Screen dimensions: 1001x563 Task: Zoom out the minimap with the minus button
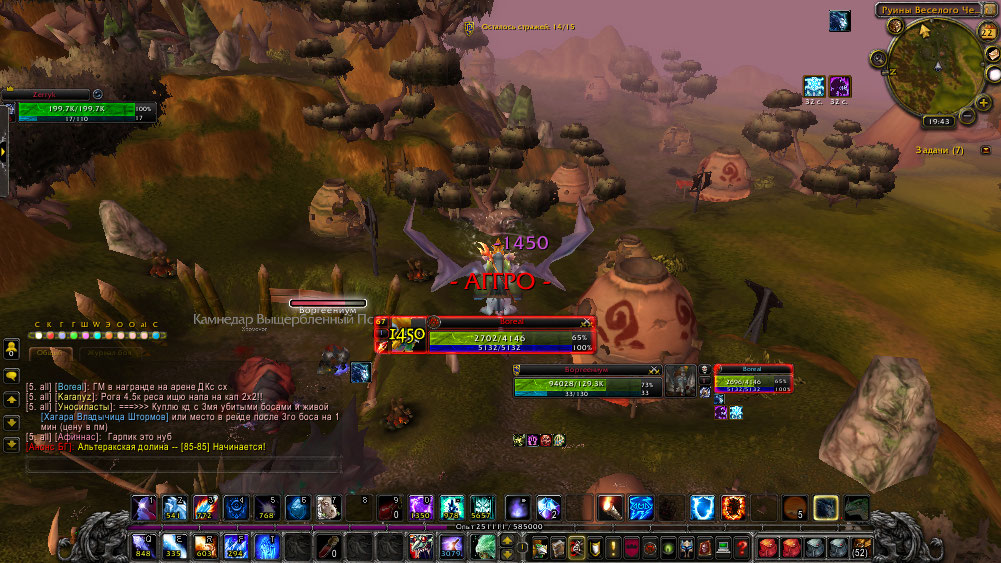point(968,115)
